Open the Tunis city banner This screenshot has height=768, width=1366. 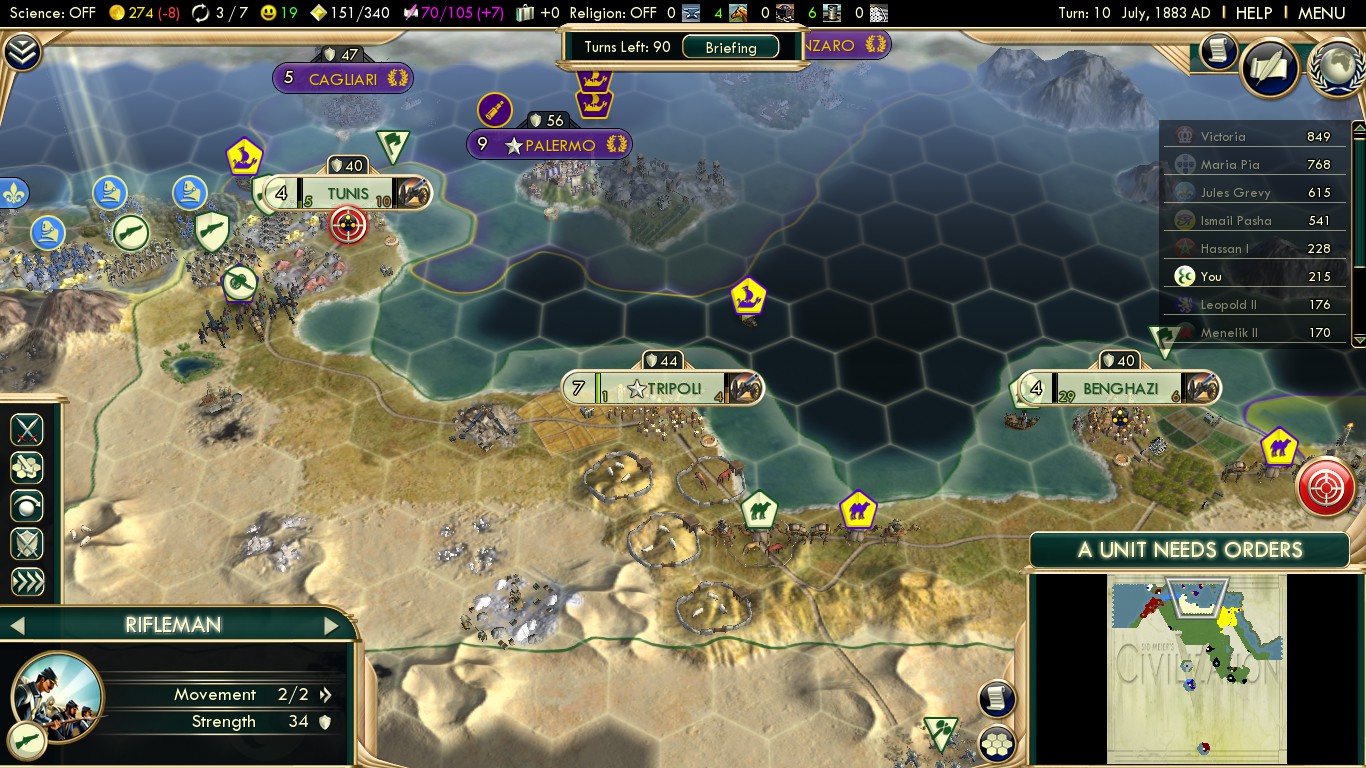tap(347, 193)
